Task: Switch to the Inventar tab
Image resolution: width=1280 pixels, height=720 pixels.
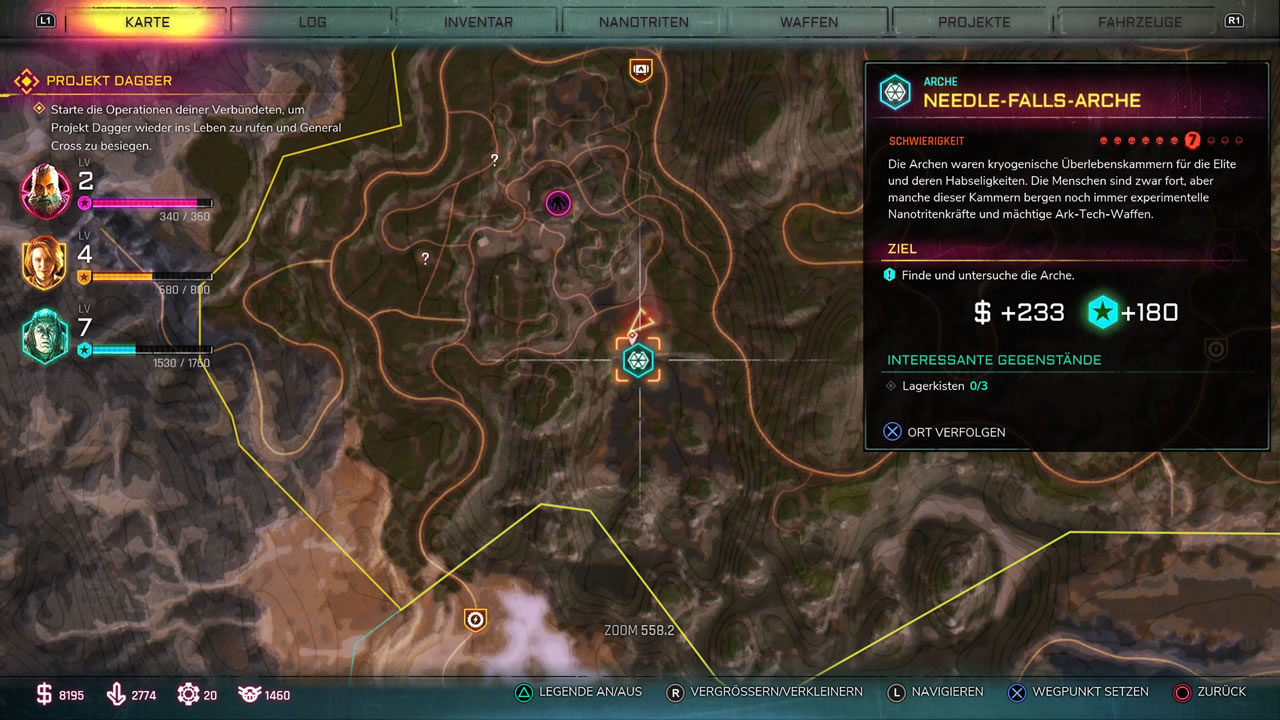Action: click(478, 21)
